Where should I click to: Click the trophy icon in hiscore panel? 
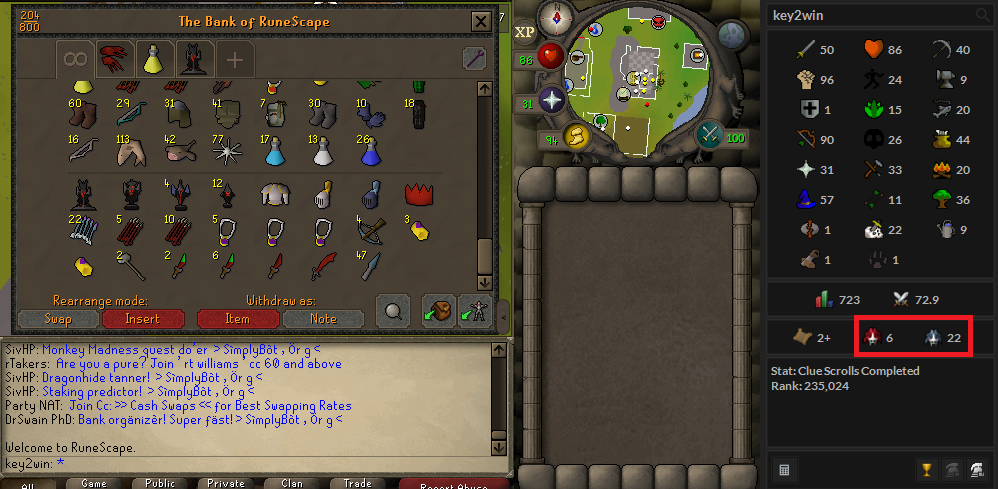click(926, 468)
